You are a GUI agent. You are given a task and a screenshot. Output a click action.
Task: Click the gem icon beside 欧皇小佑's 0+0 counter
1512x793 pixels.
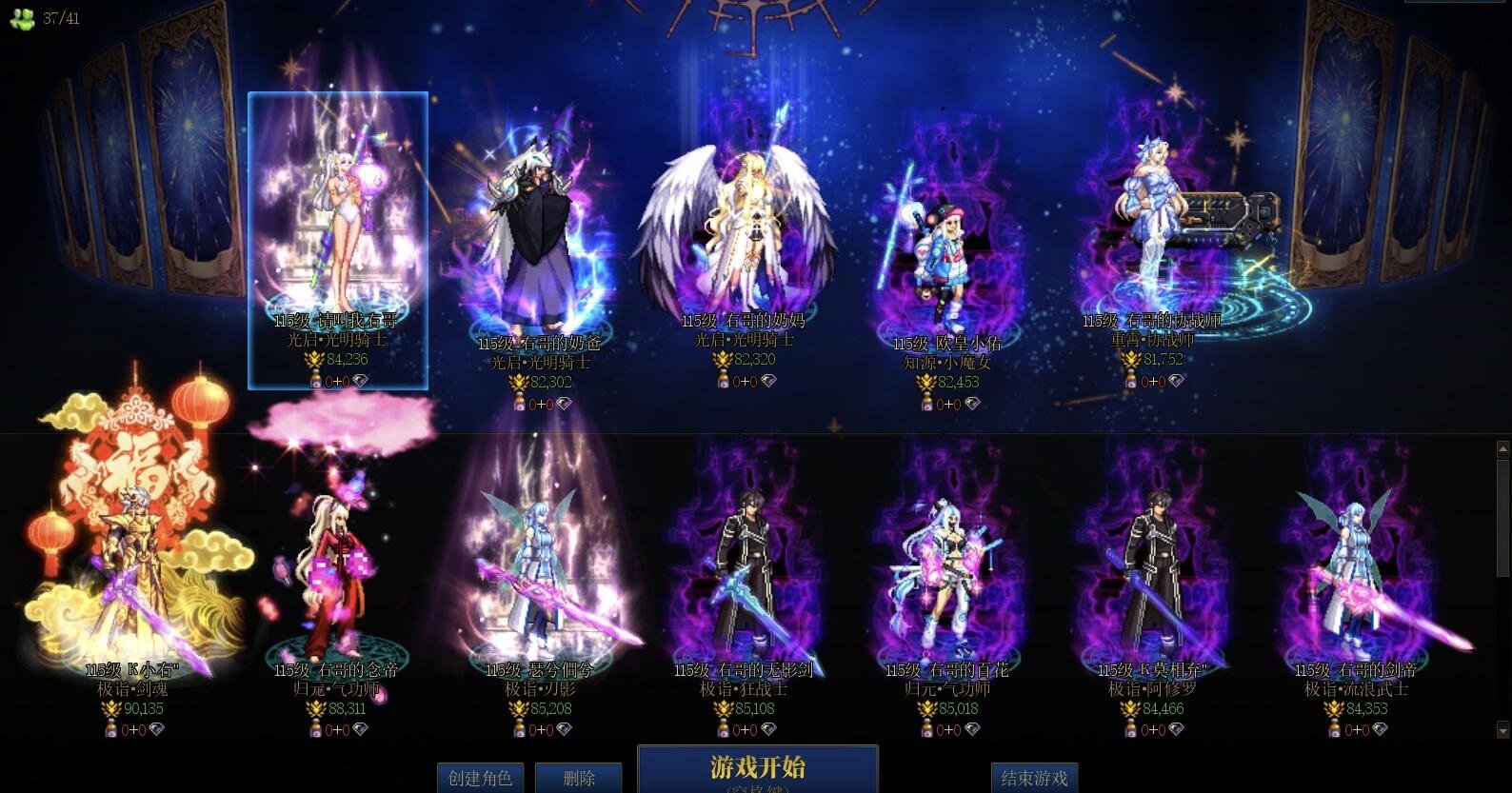971,402
